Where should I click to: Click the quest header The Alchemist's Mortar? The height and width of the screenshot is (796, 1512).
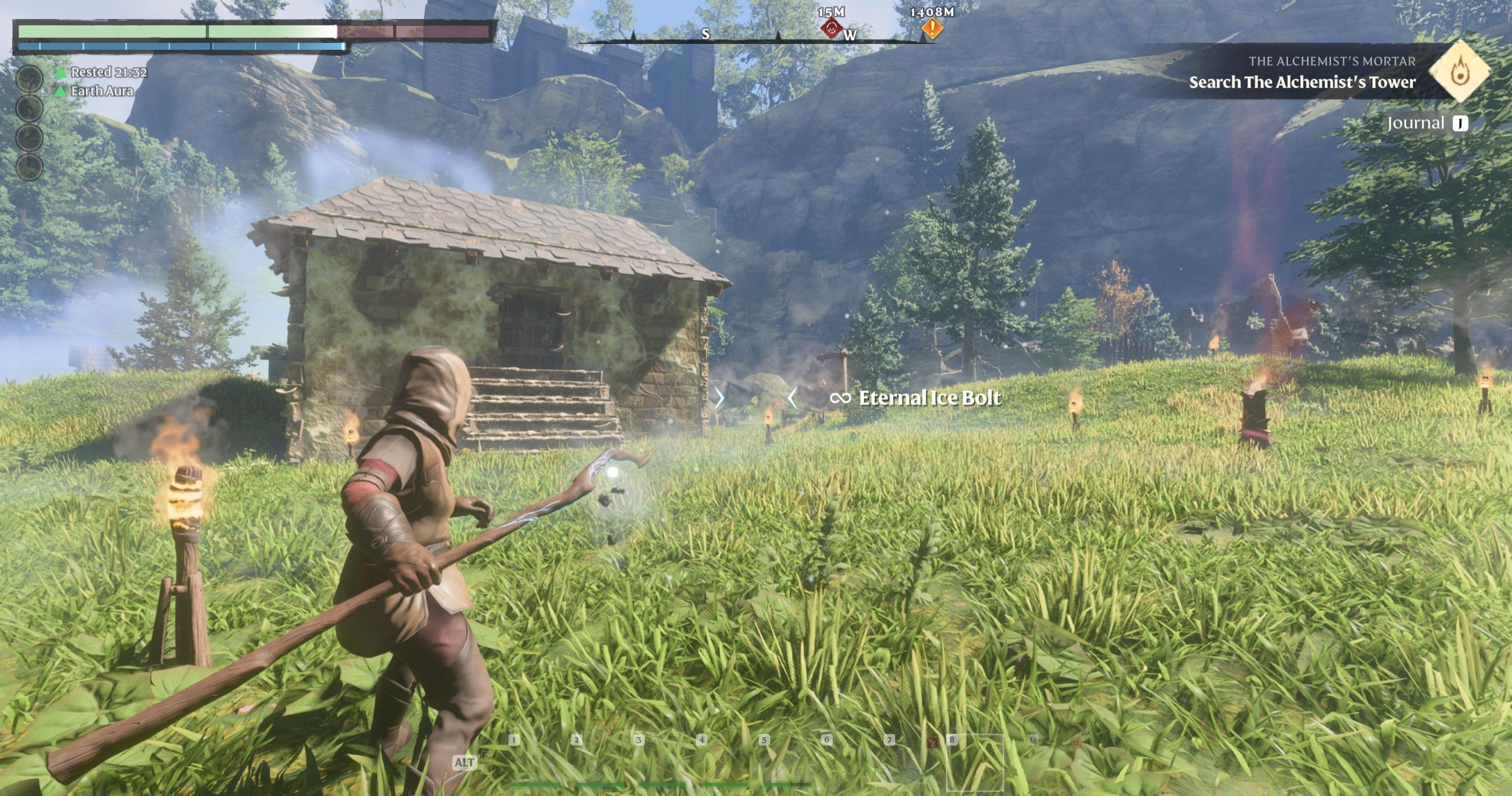(1333, 61)
